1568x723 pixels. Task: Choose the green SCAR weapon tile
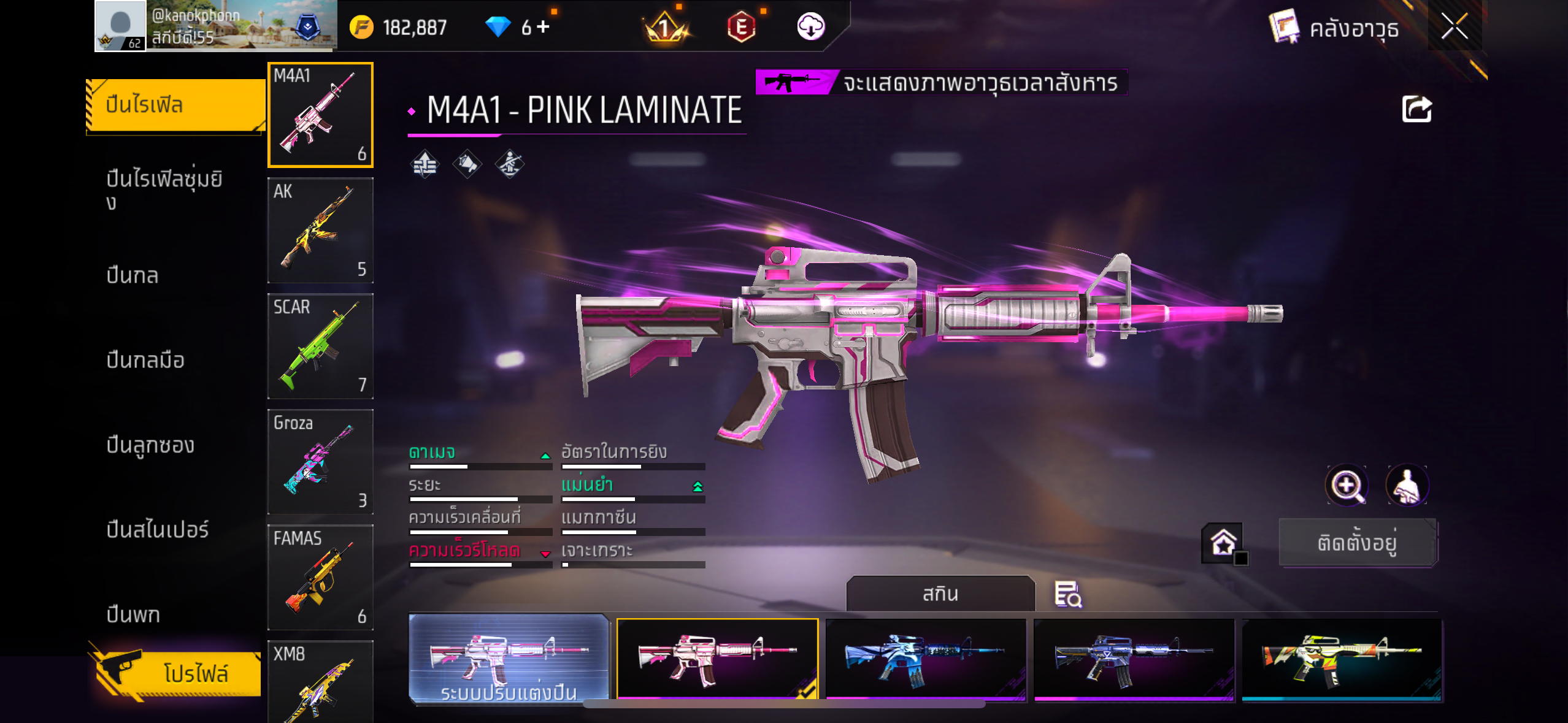point(320,346)
